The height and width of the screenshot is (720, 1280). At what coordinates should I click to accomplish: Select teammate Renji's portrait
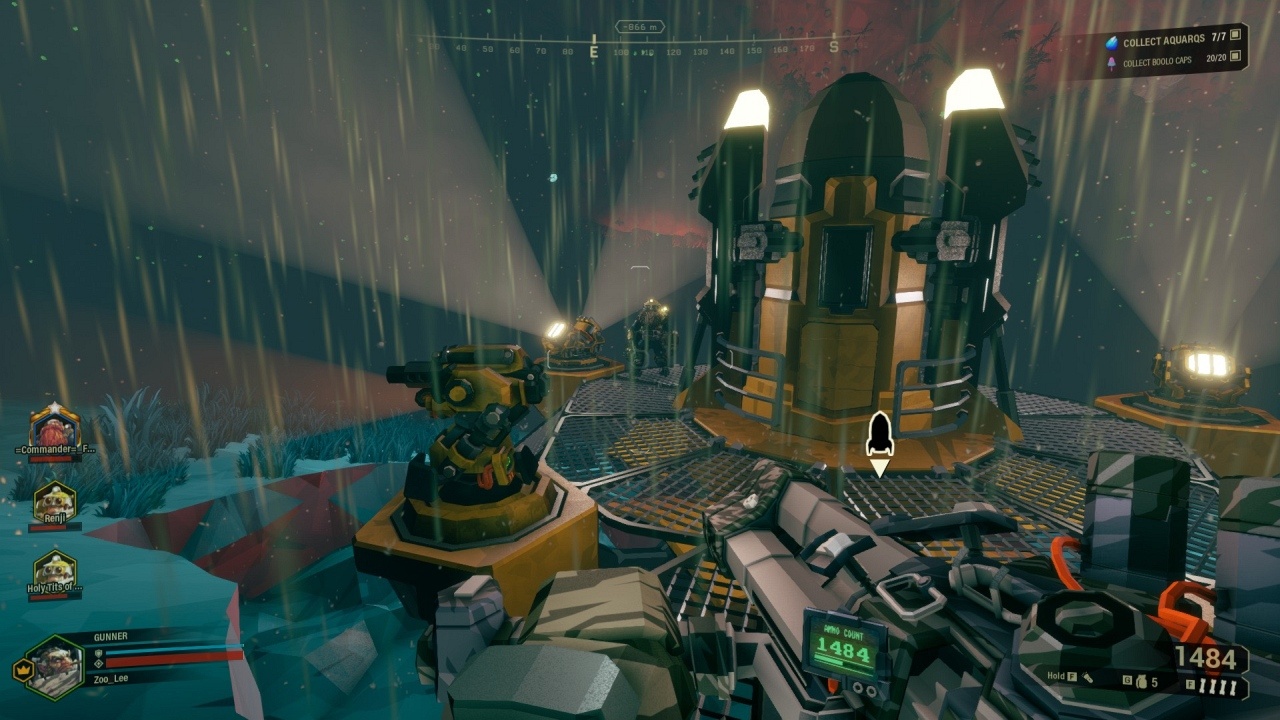click(55, 502)
